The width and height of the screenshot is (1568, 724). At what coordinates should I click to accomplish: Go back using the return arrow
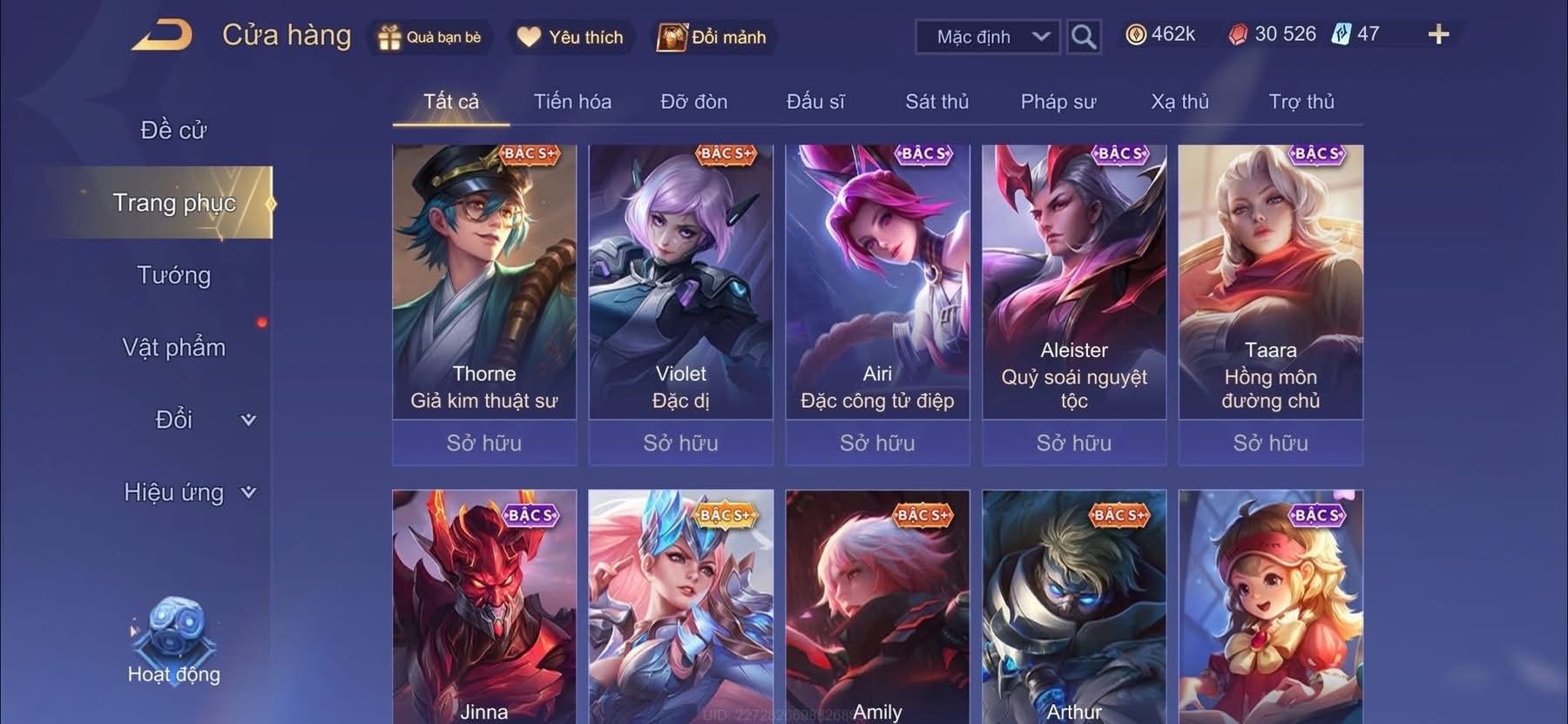coord(163,36)
